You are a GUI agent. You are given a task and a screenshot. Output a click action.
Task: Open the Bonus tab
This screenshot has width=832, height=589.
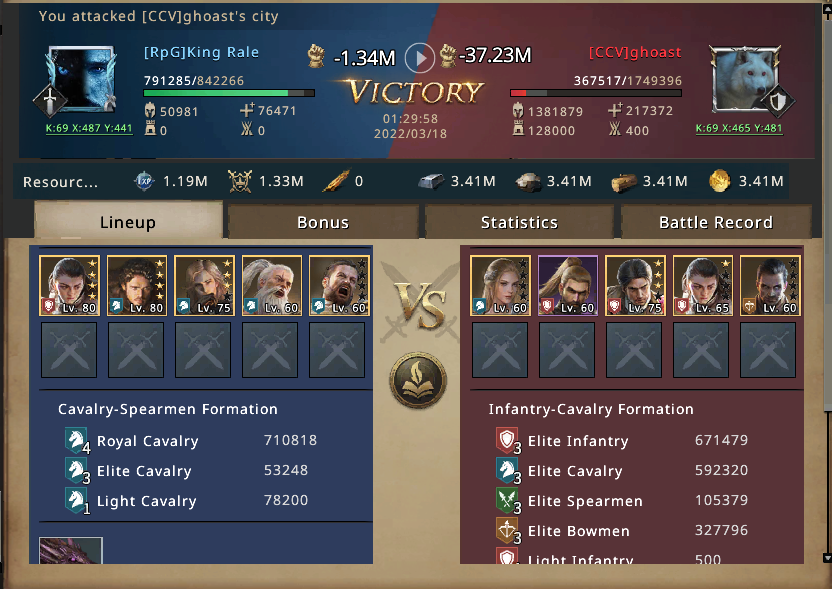[323, 222]
